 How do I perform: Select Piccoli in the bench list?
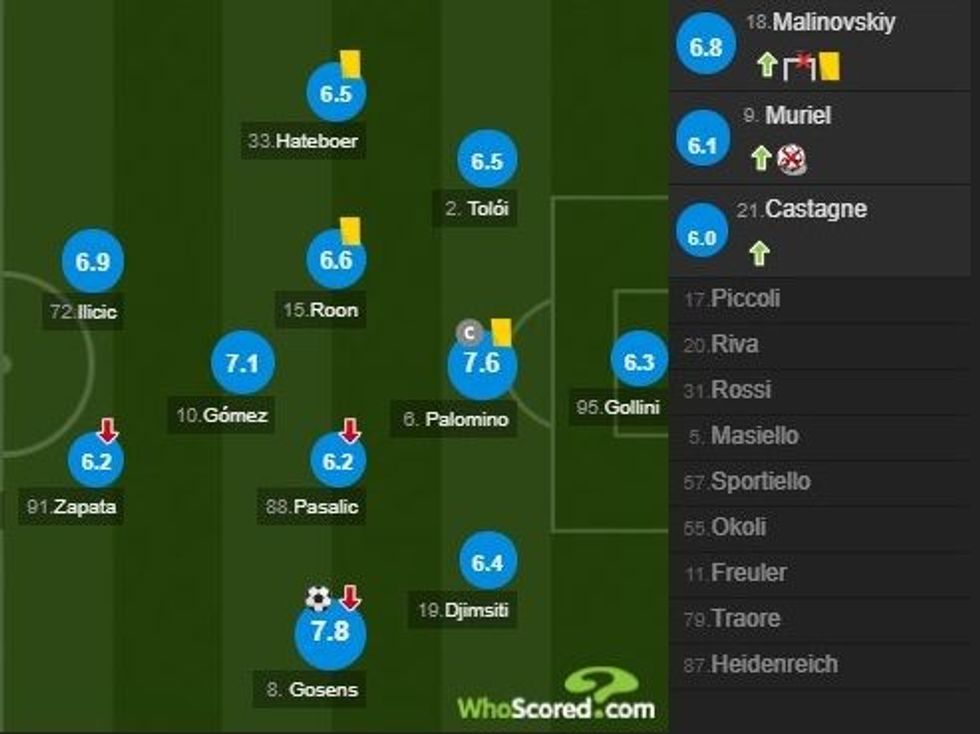tap(745, 298)
